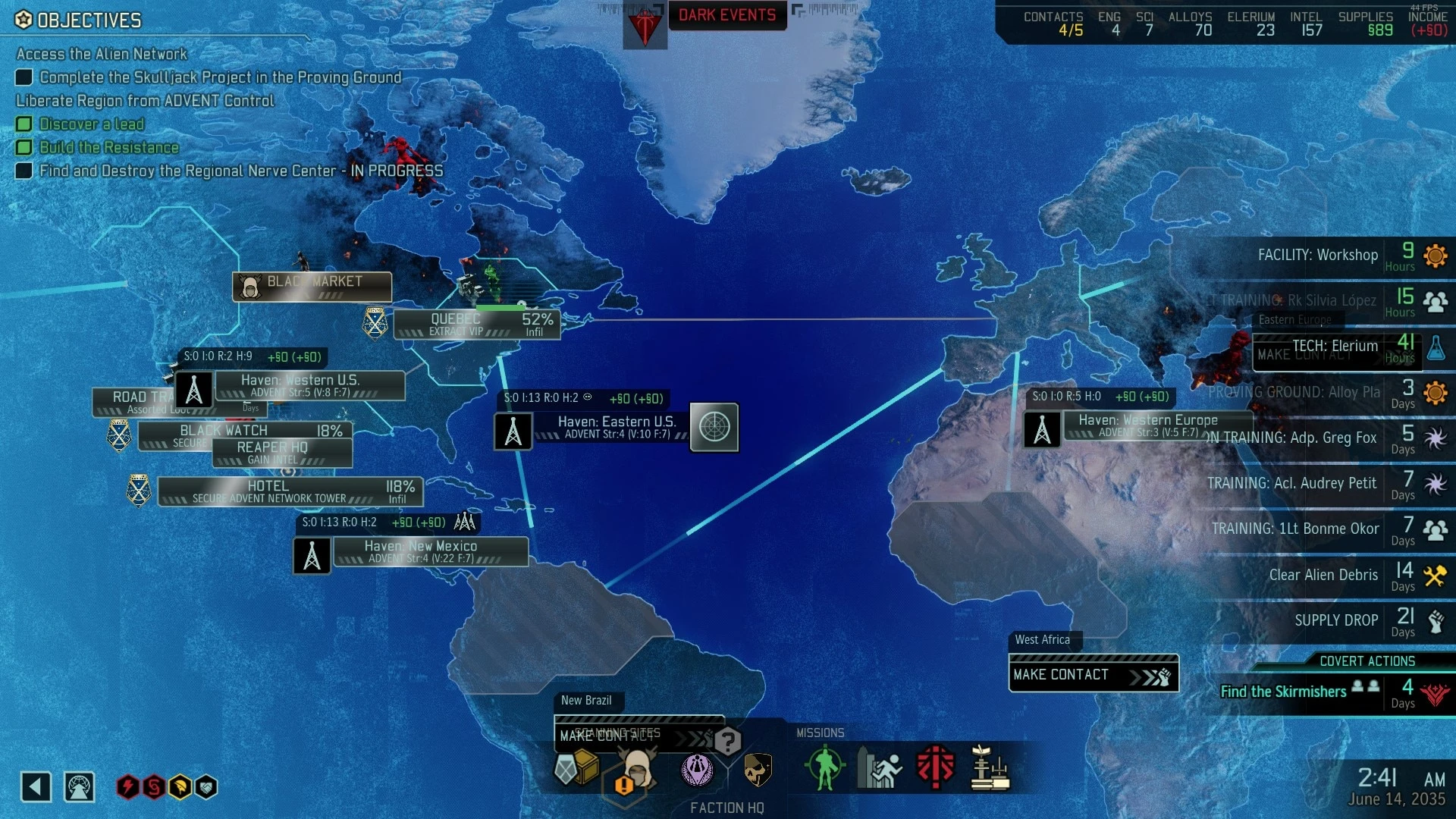Open the DARK EVENTS banner
Screen dimensions: 1456x819
click(x=727, y=15)
